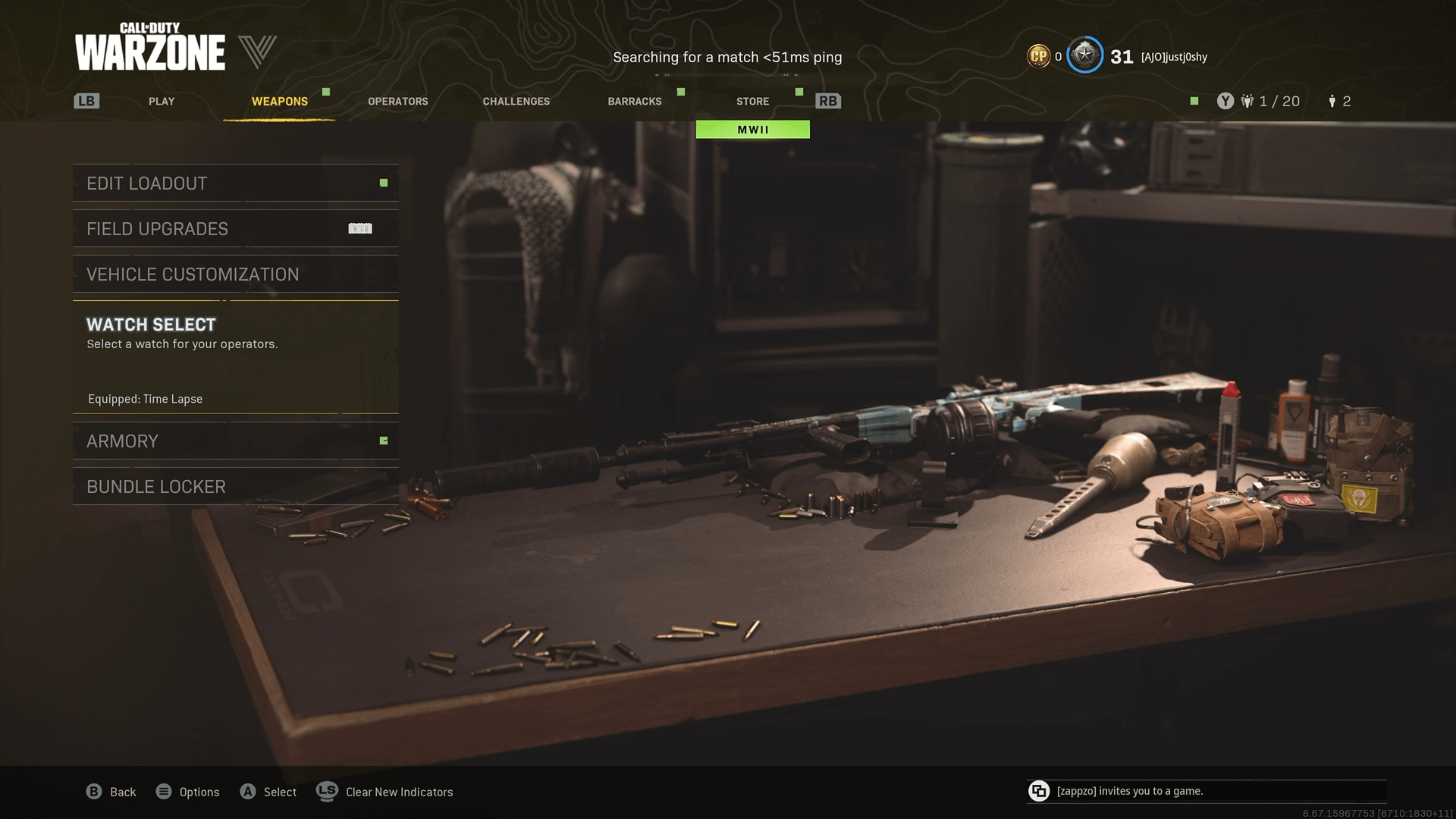Select the Weapons tab
The height and width of the screenshot is (819, 1456).
click(280, 102)
